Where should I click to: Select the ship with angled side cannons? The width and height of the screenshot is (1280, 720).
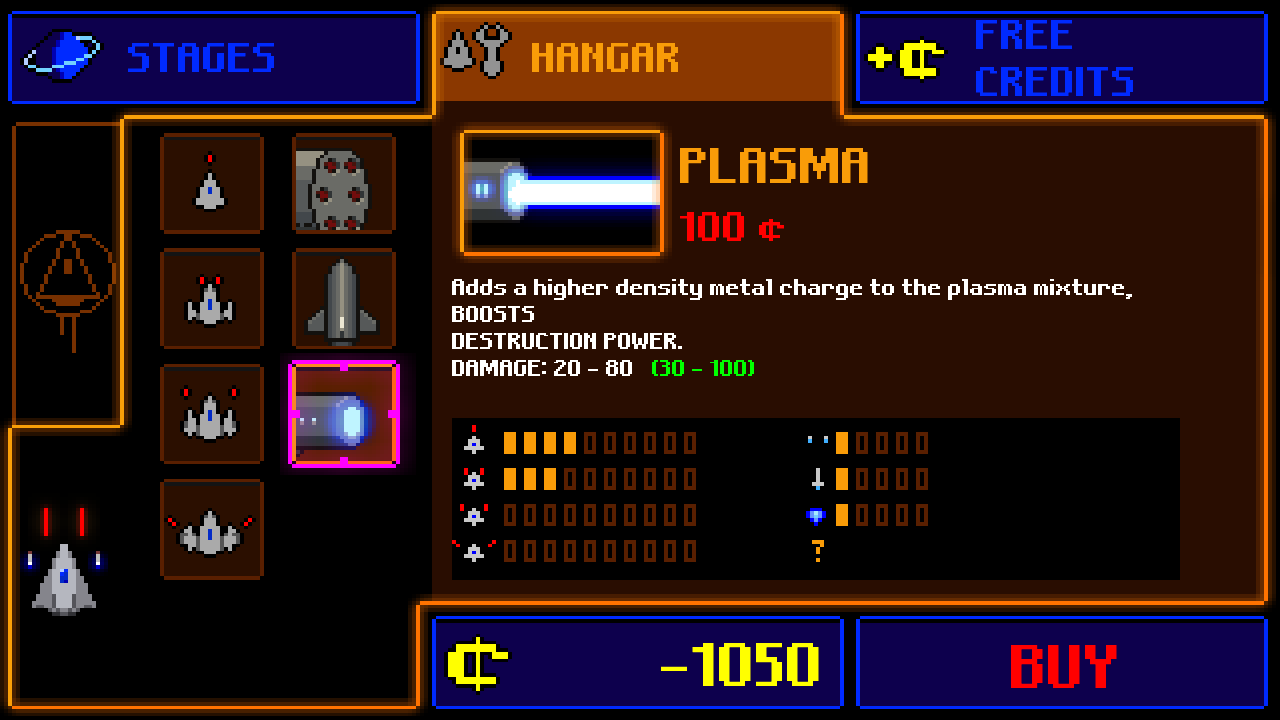[211, 414]
